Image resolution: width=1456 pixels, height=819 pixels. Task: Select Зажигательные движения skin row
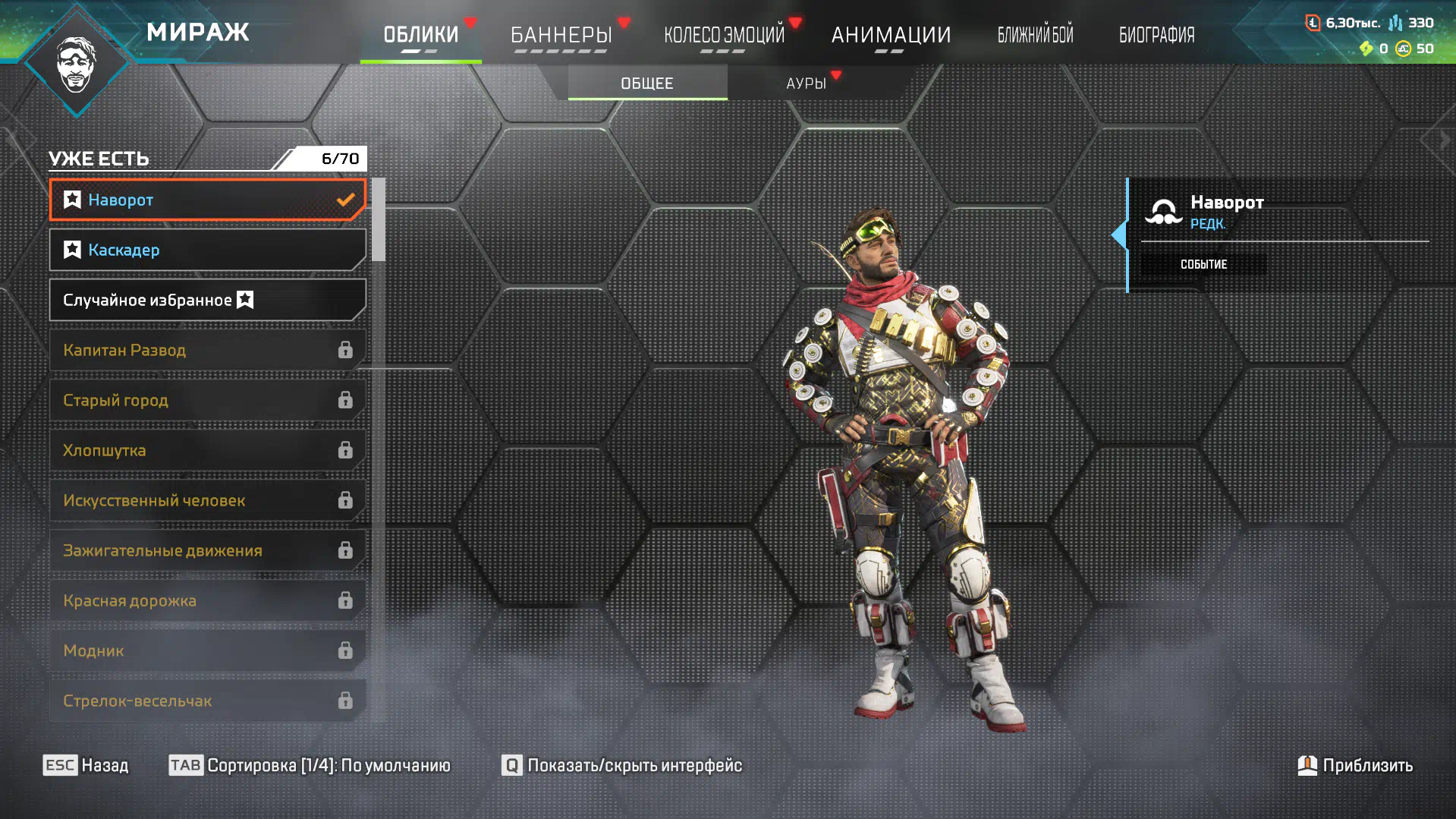tap(207, 550)
